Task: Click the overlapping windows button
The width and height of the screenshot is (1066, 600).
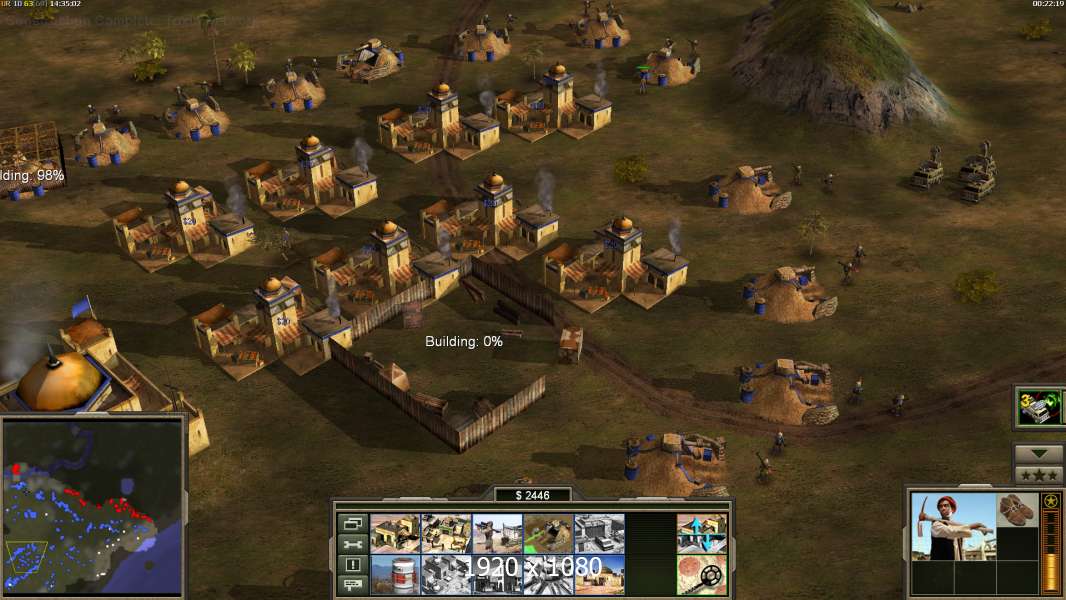Action: [352, 523]
